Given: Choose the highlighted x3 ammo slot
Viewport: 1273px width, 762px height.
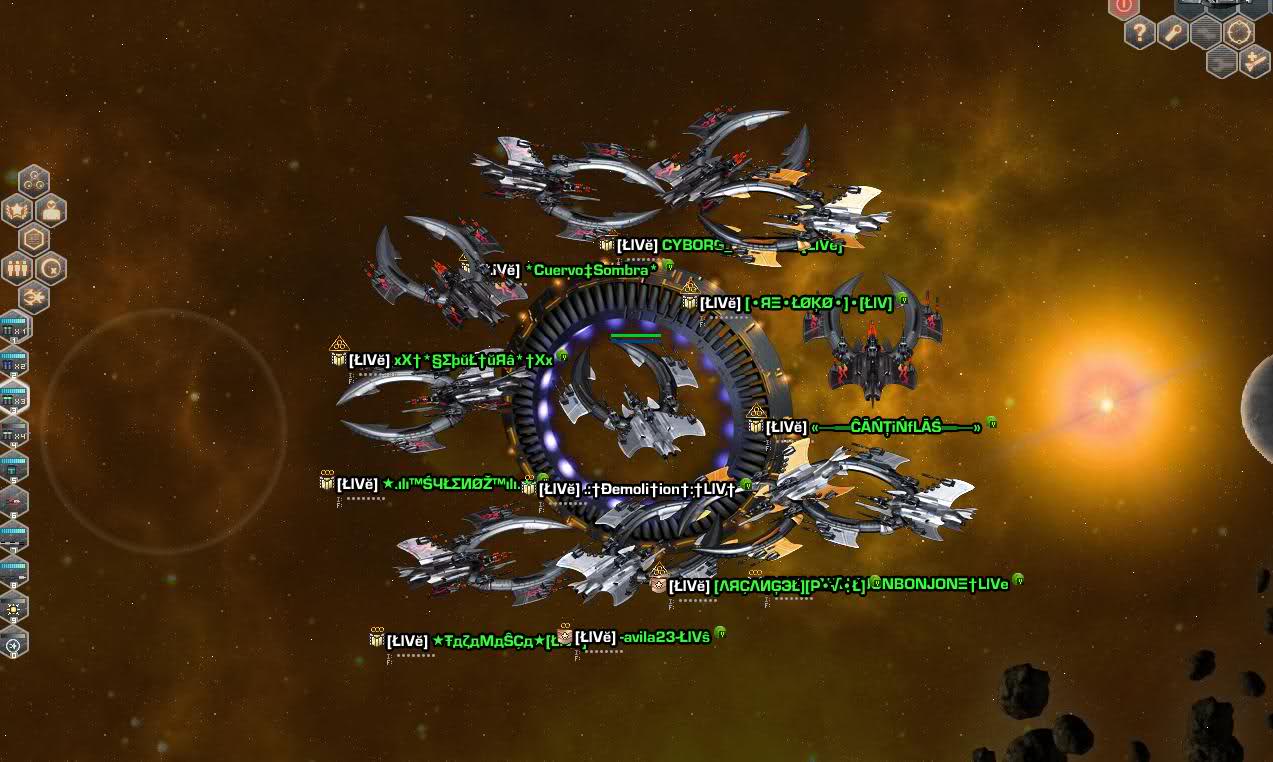Looking at the screenshot, I should (14, 397).
